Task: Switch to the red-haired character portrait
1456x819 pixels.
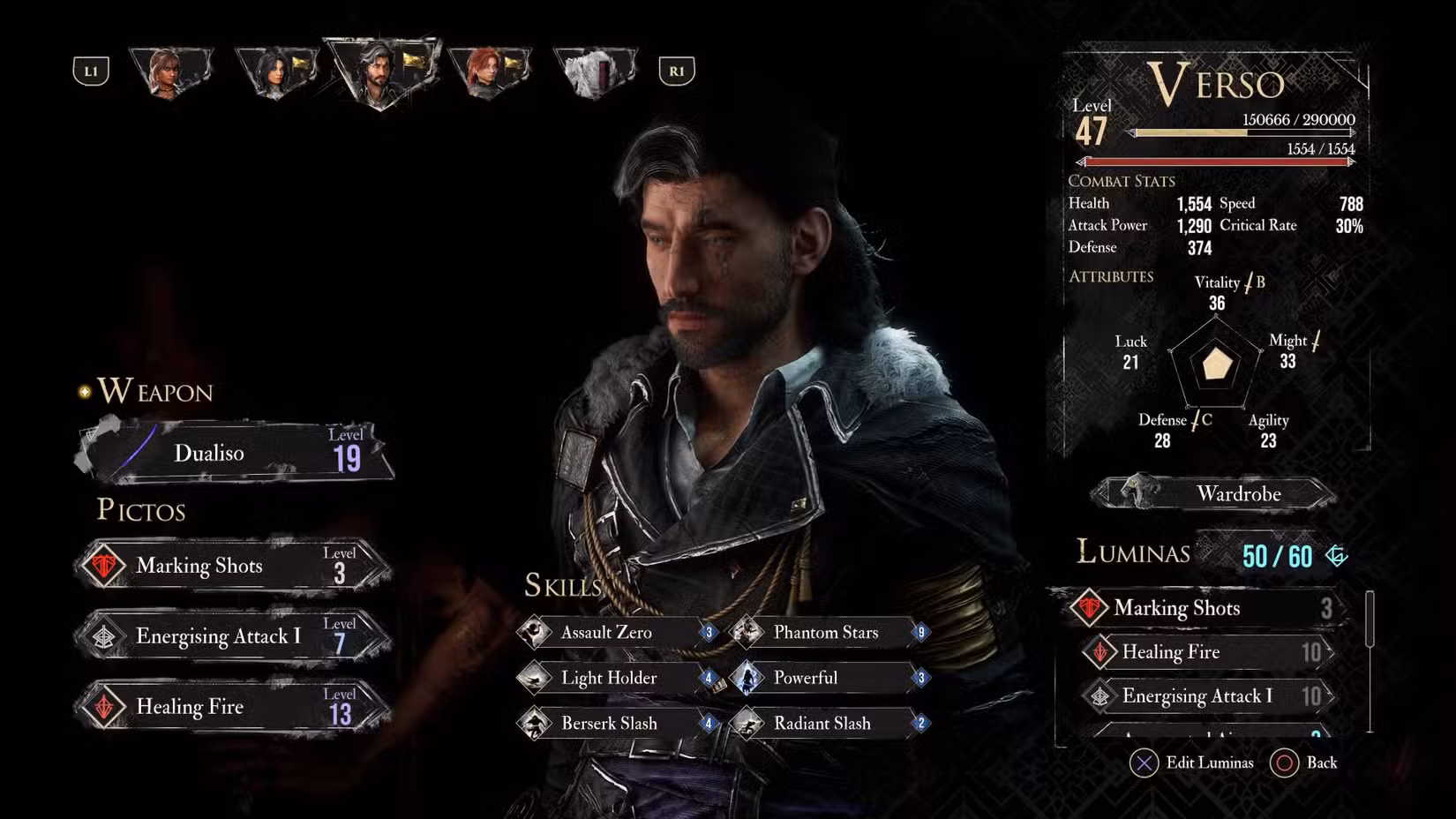Action: [x=488, y=71]
